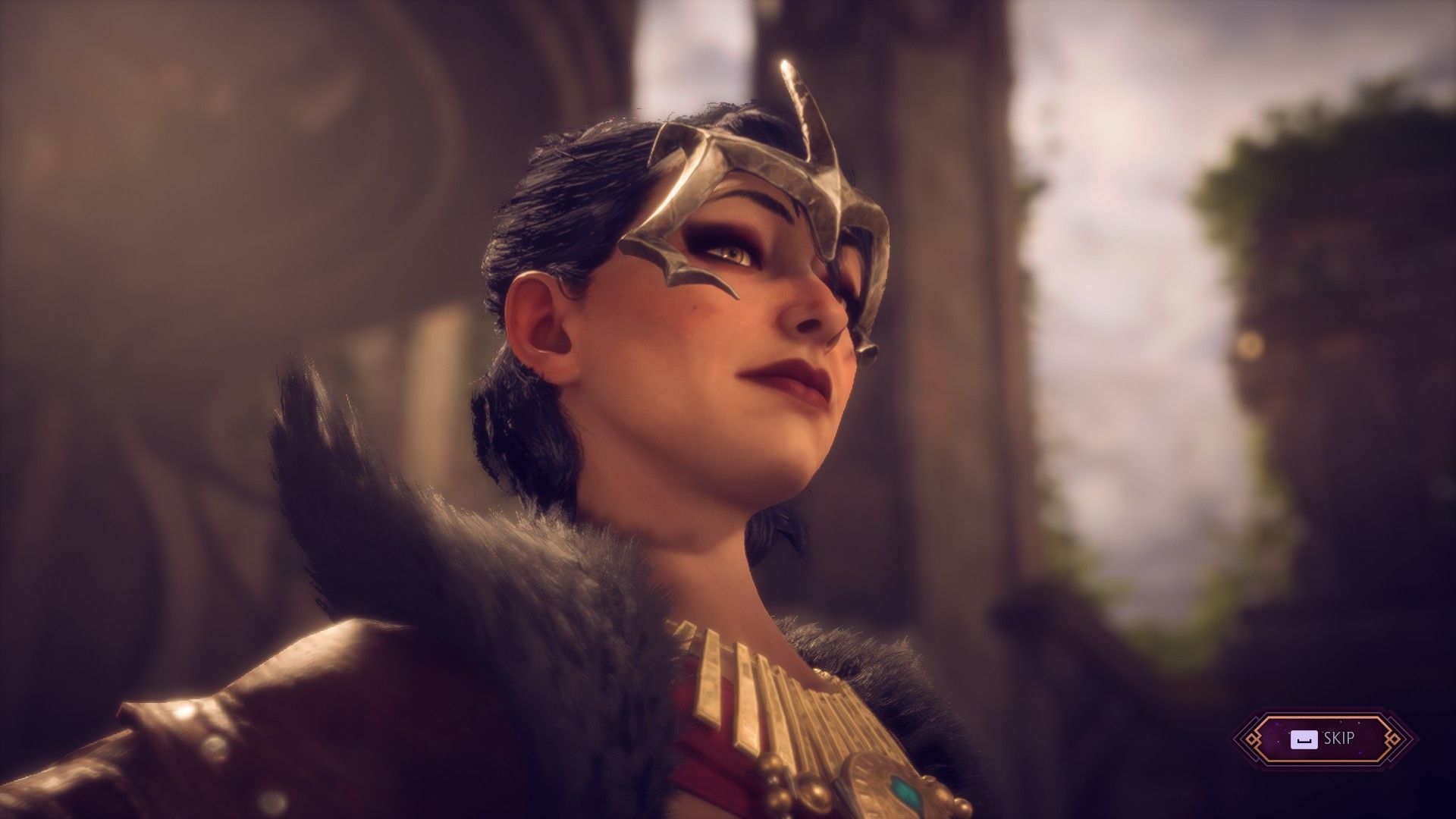Screen dimensions: 1456x819
Task: Click the ornate diamond ornament left of Skip
Action: pyautogui.click(x=1254, y=739)
